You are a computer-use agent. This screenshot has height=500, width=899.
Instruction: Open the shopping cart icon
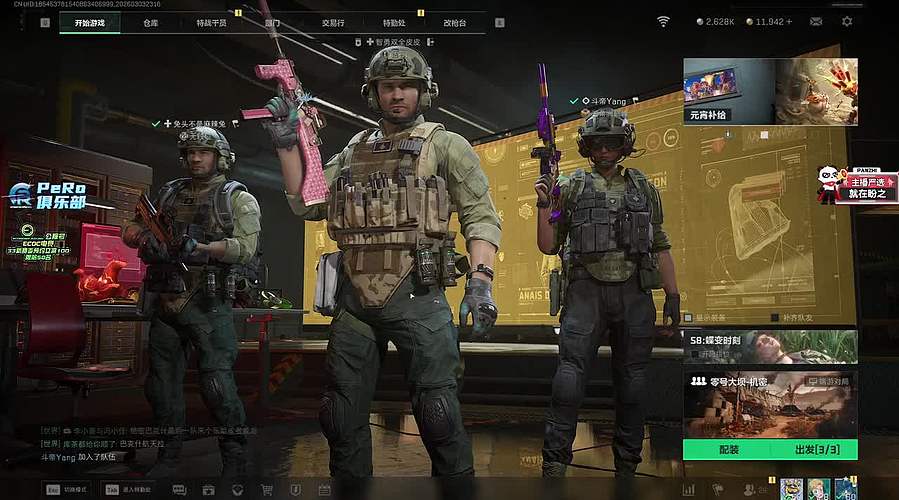pyautogui.click(x=267, y=490)
